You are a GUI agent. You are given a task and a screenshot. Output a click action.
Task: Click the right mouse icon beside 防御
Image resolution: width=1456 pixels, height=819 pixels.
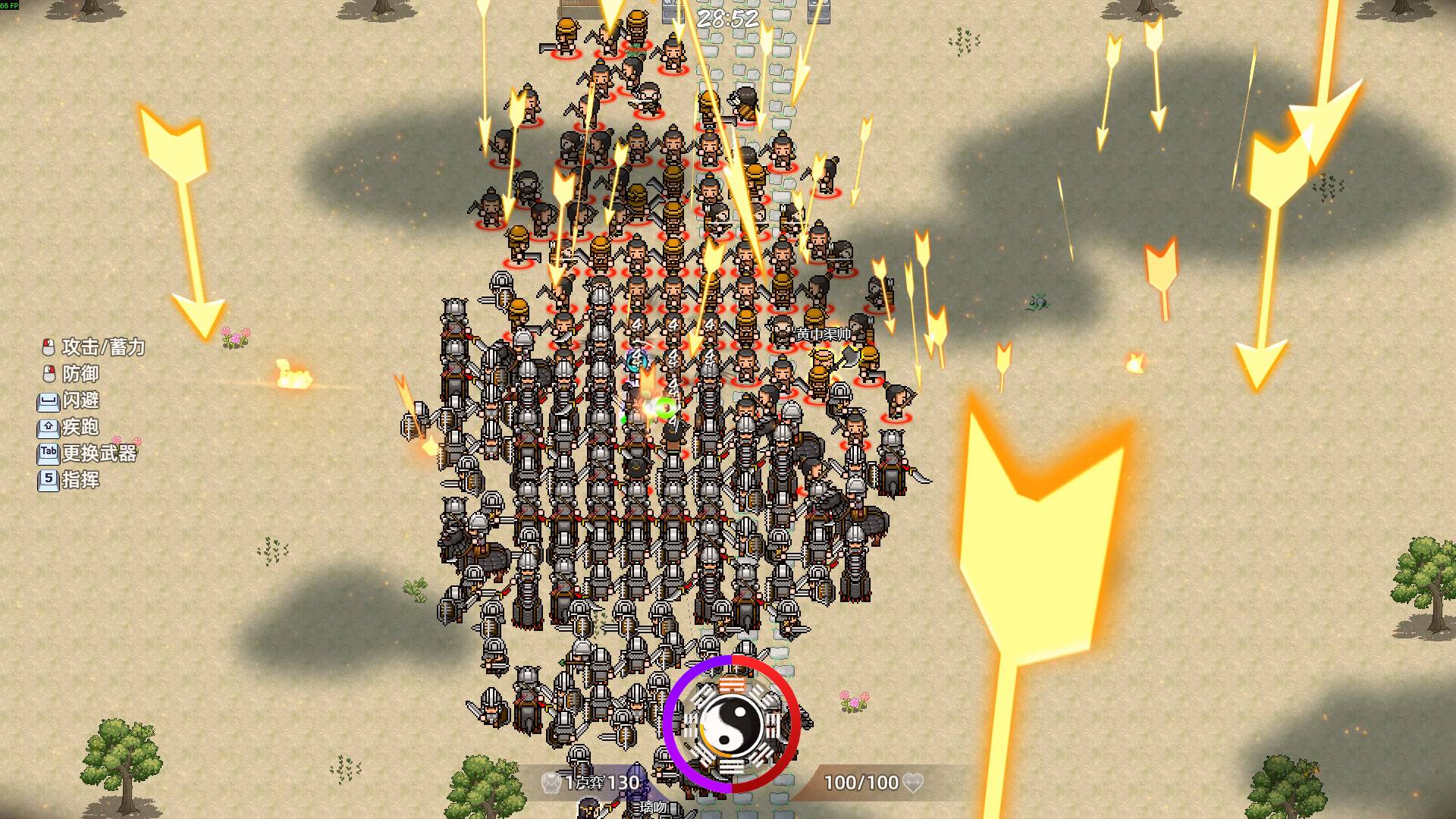point(50,373)
